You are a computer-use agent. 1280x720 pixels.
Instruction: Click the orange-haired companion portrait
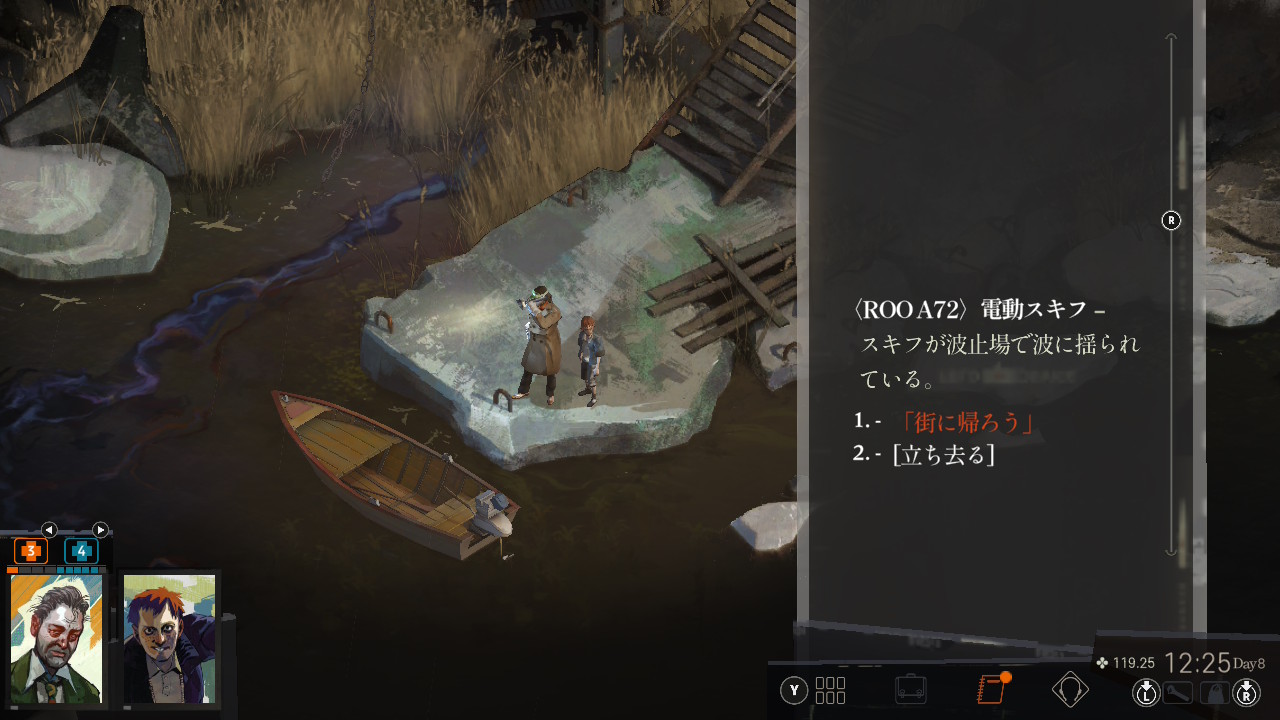(169, 638)
